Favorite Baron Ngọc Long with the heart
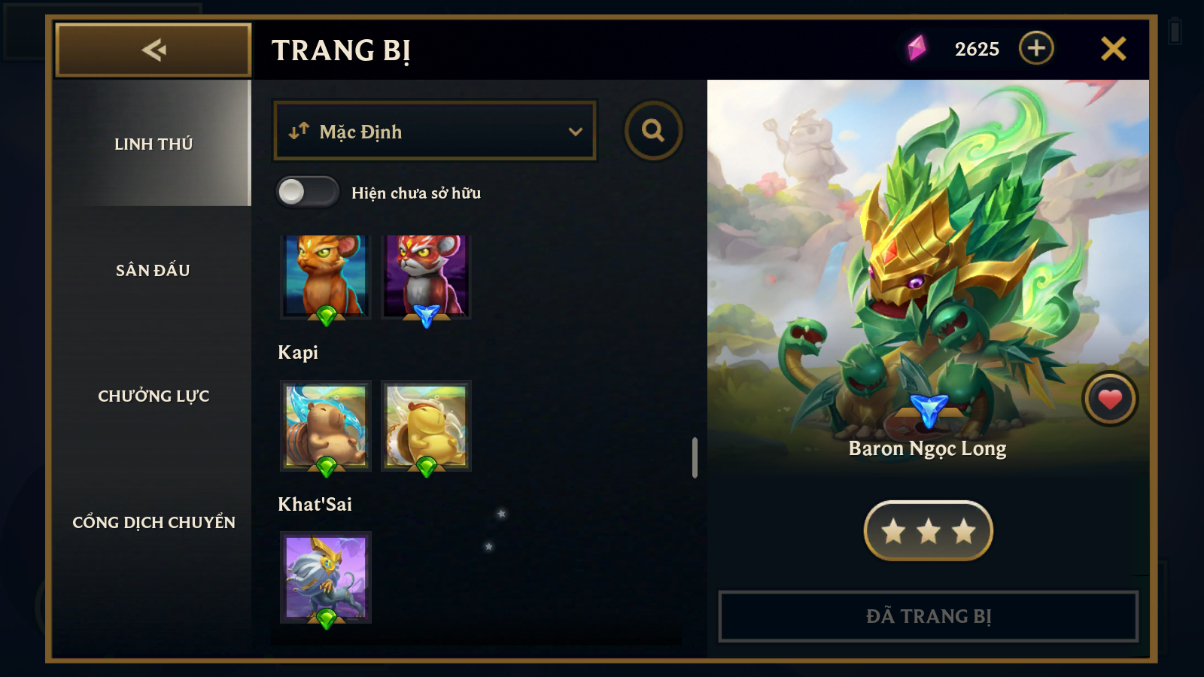Image resolution: width=1204 pixels, height=677 pixels. (x=1110, y=399)
